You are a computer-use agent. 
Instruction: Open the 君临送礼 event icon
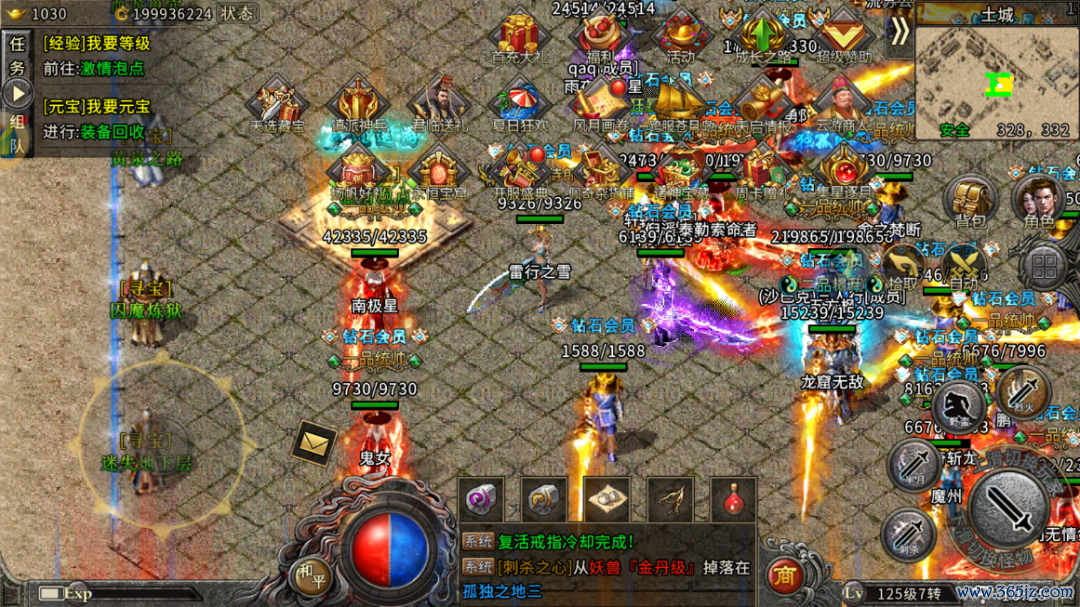[x=440, y=104]
